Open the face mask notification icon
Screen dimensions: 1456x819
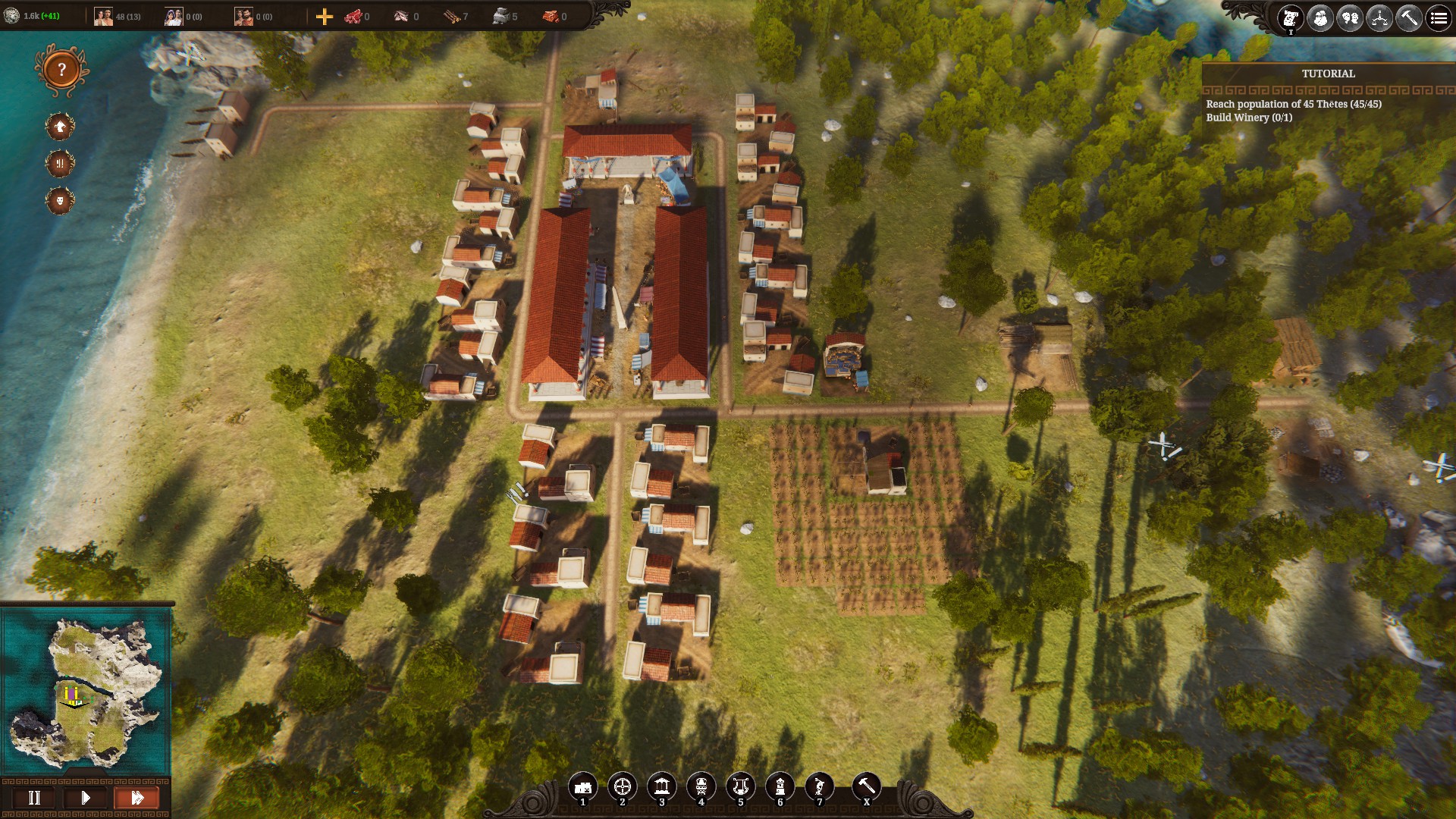pyautogui.click(x=60, y=200)
